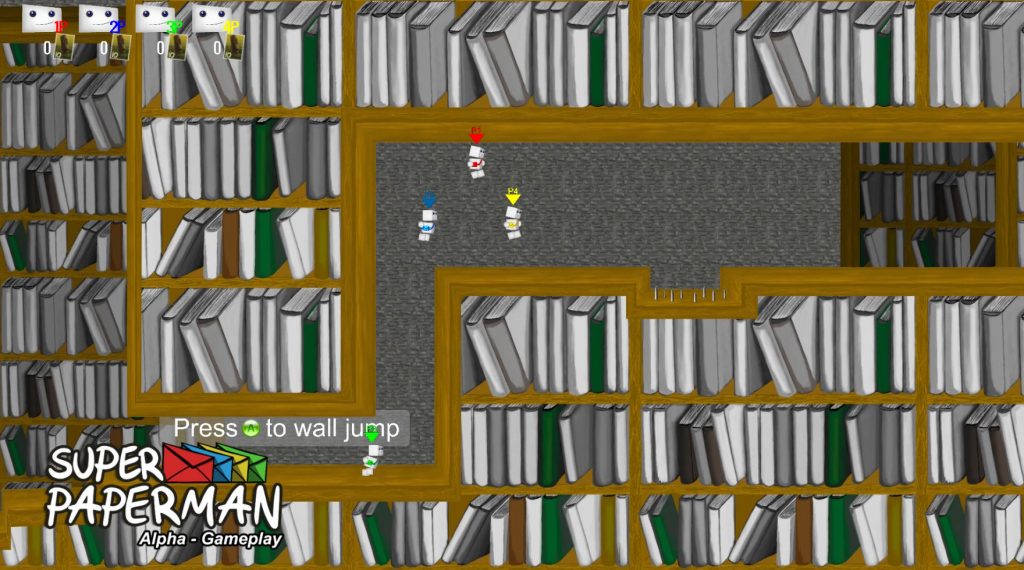The image size is (1024, 570).
Task: Select the 4P player portrait
Action: point(211,17)
